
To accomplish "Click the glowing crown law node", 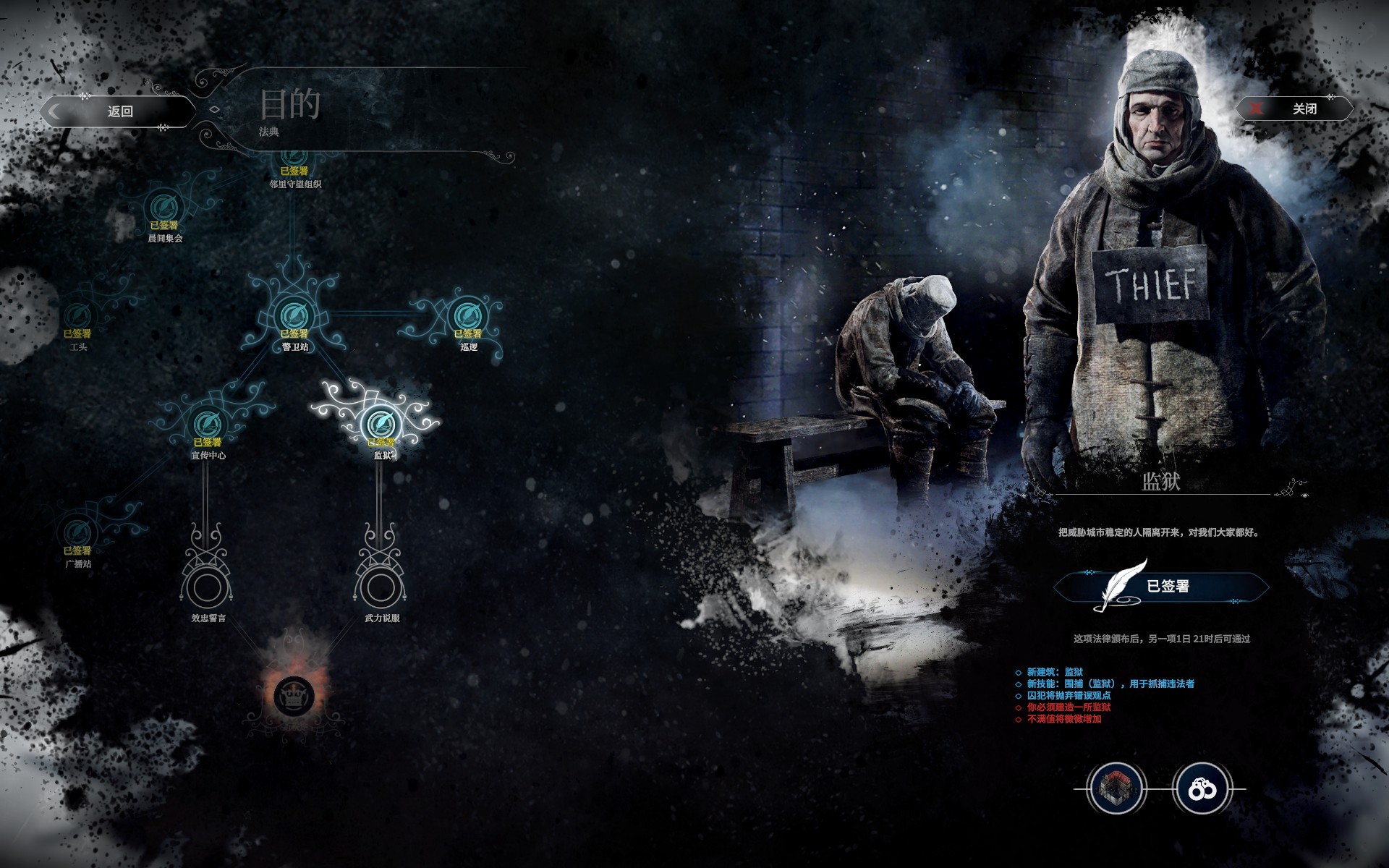I will [294, 696].
